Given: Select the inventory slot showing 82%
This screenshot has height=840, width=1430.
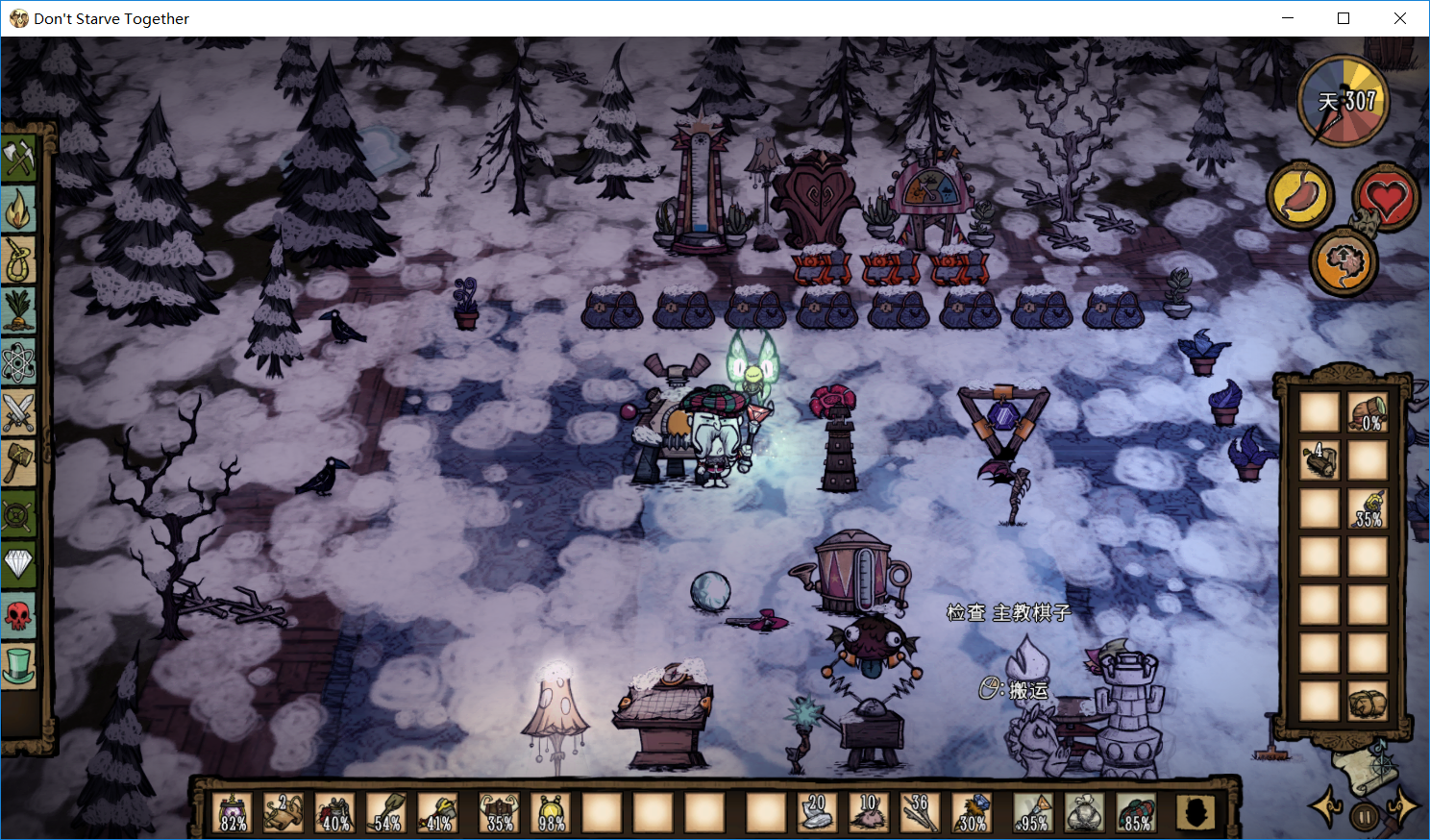Looking at the screenshot, I should [234, 813].
